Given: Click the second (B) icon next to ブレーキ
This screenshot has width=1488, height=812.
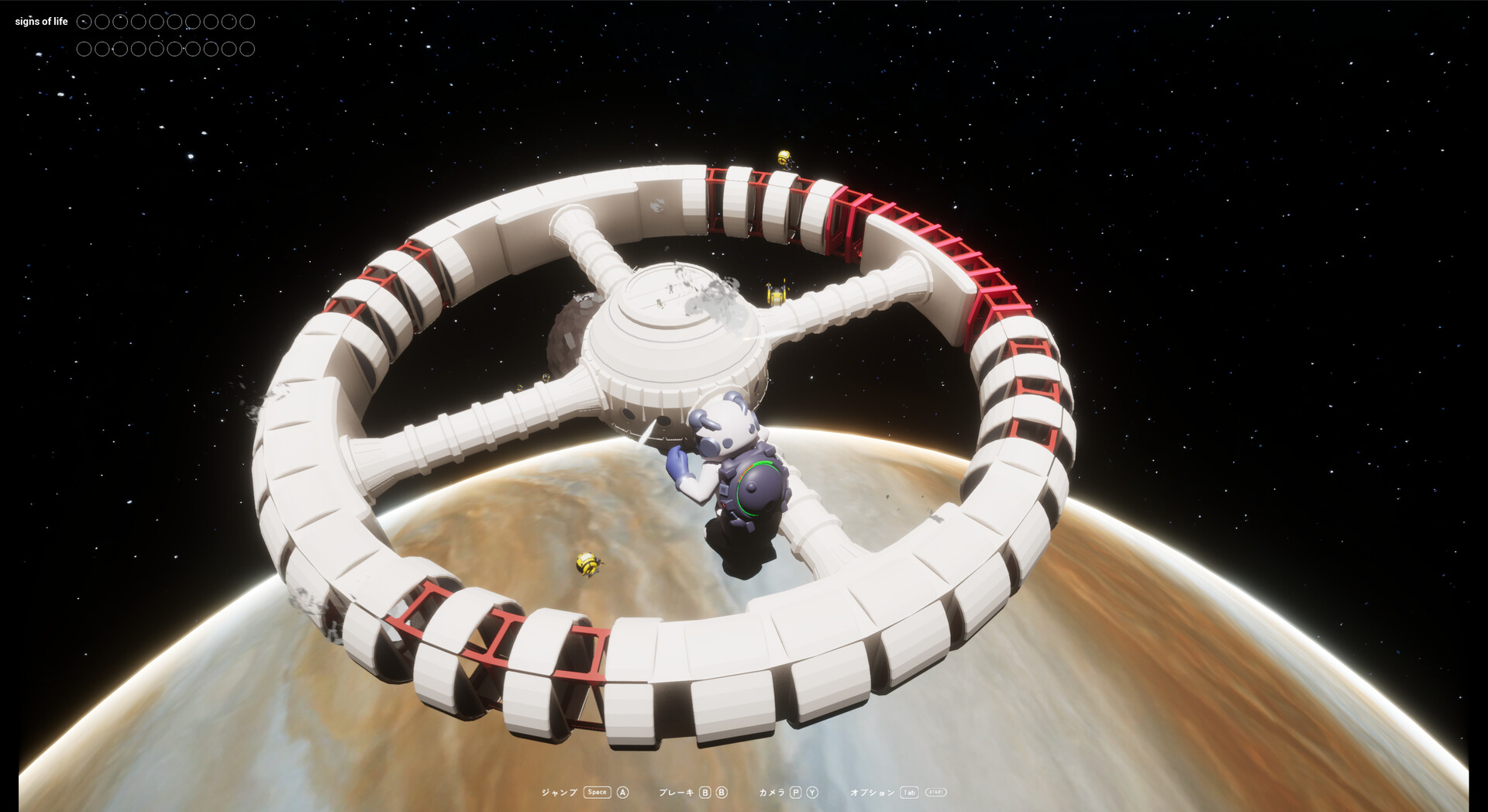Looking at the screenshot, I should (722, 792).
